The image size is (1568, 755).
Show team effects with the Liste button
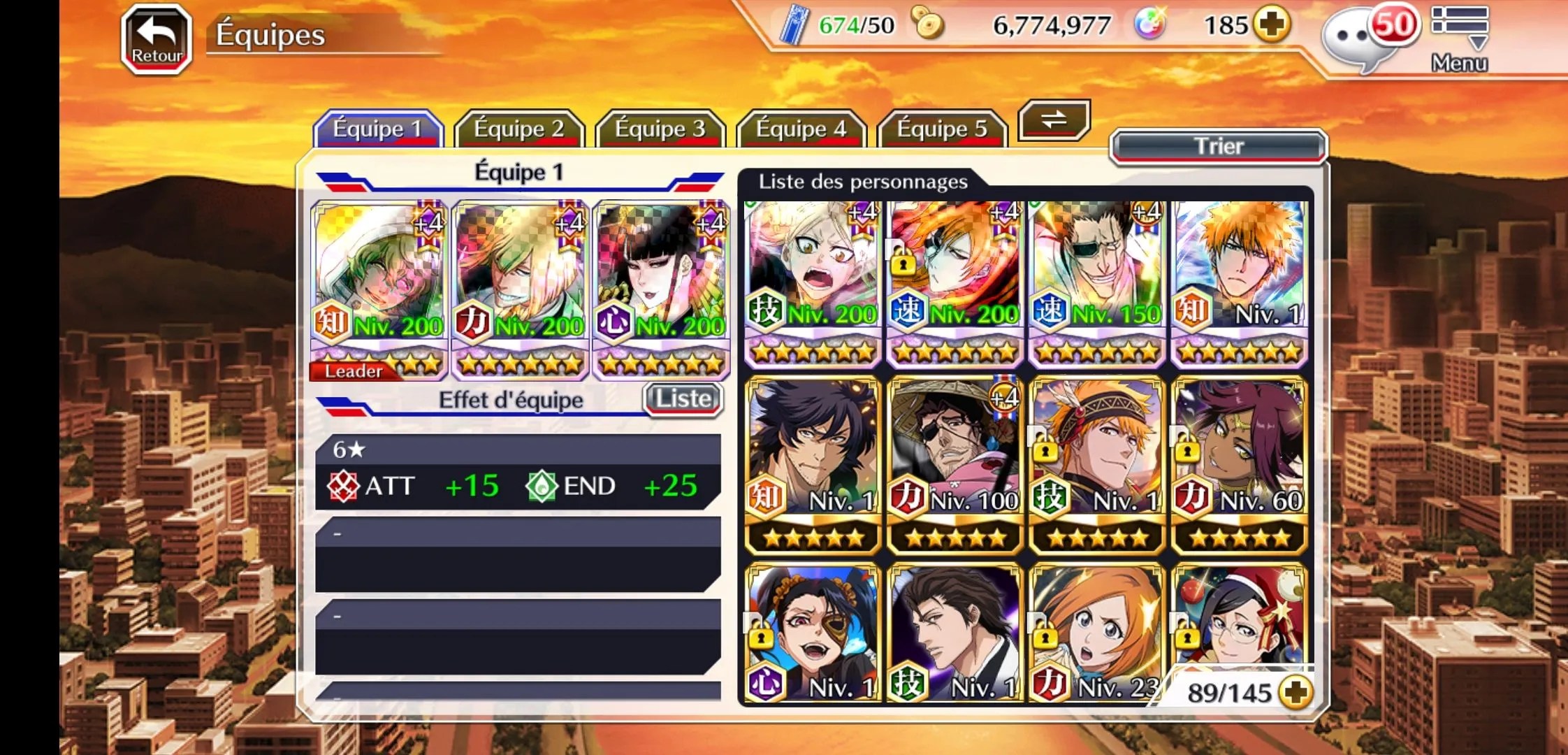coord(683,399)
